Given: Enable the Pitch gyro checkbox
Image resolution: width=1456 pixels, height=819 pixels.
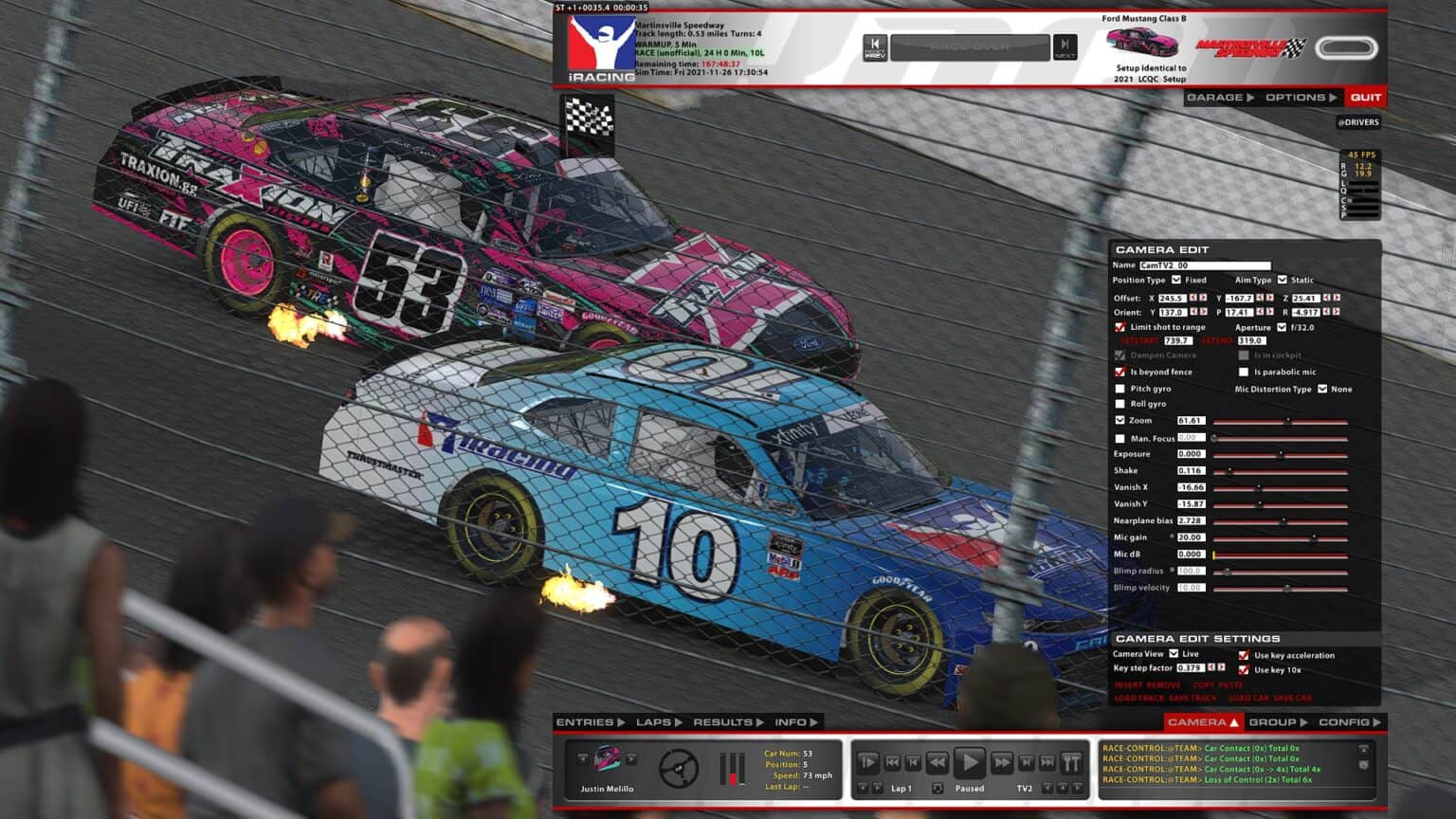Looking at the screenshot, I should coord(1119,389).
